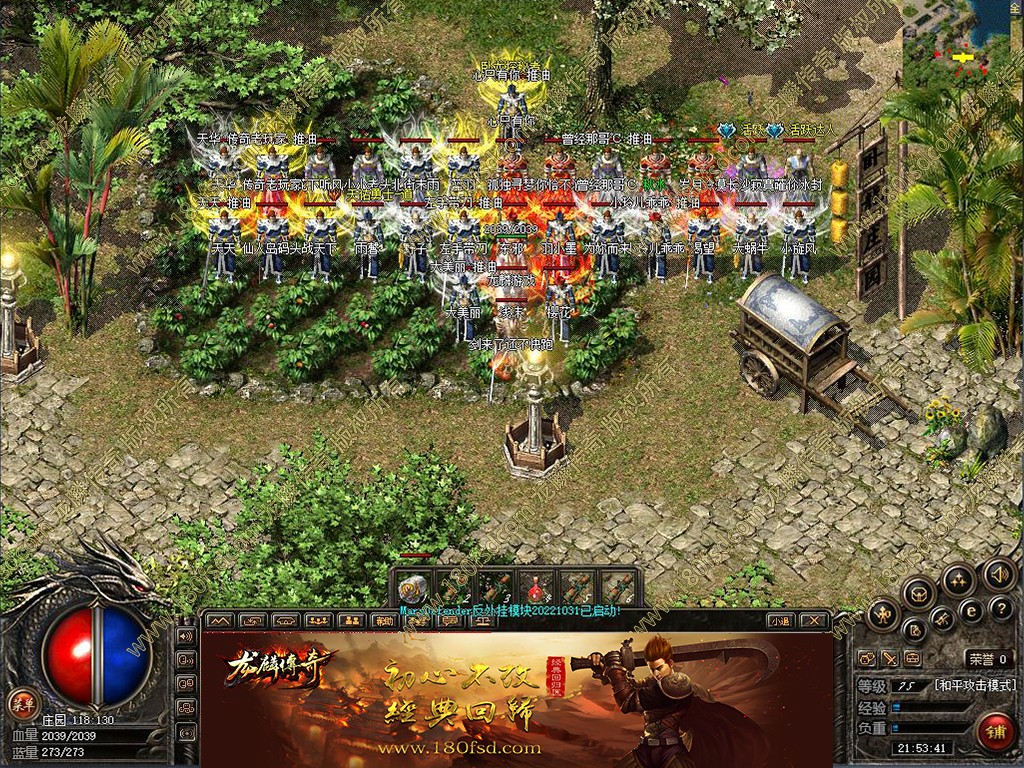1024x768 pixels.
Task: Click the mountain-shaped chat bar button
Action: pyautogui.click(x=218, y=621)
